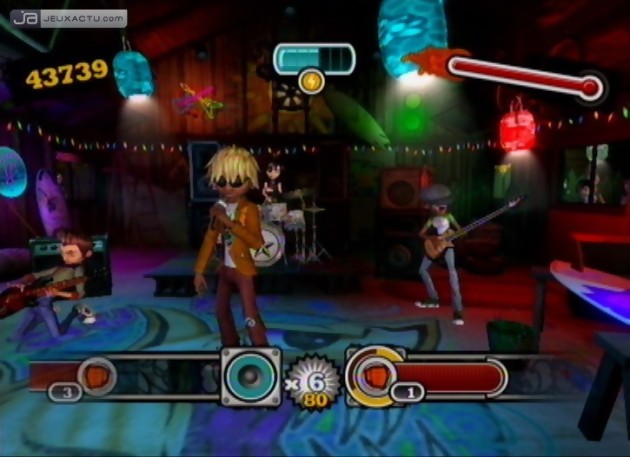This screenshot has height=457, width=630.
Task: Open the JeuxActu.com watermark logo
Action: point(69,18)
